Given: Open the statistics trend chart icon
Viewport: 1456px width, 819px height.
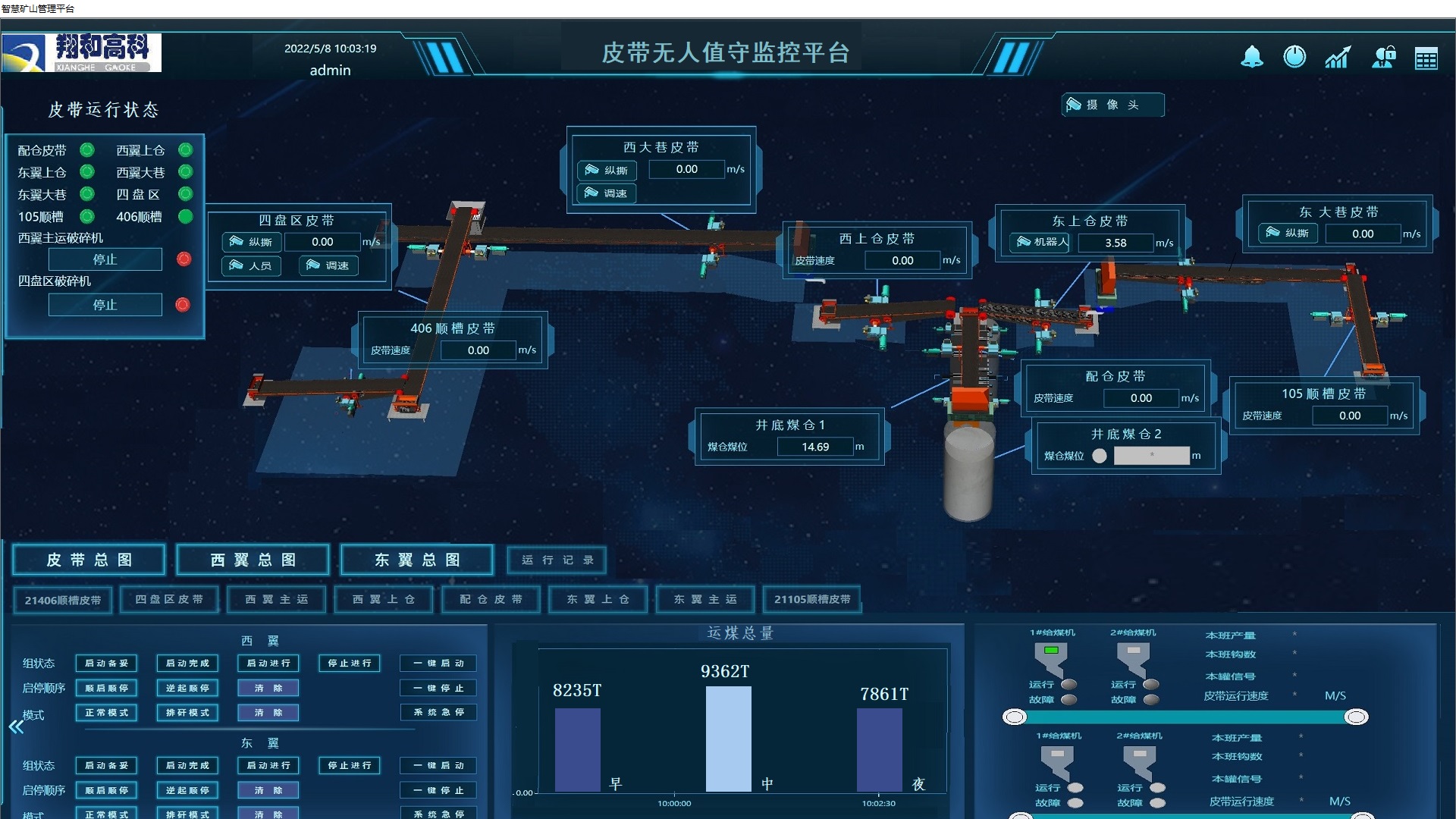Looking at the screenshot, I should tap(1337, 56).
